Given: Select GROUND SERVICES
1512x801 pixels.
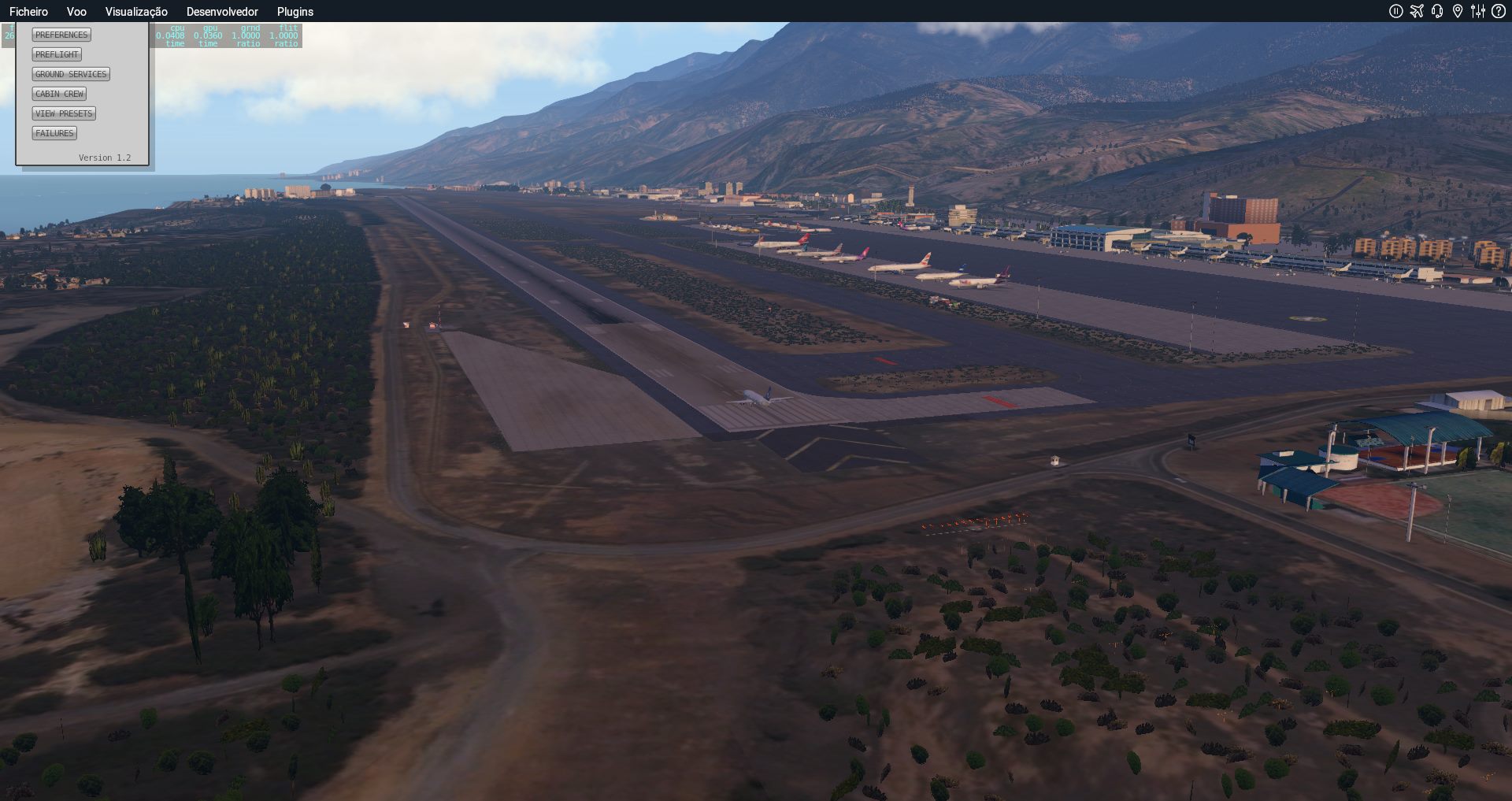Looking at the screenshot, I should [x=71, y=74].
